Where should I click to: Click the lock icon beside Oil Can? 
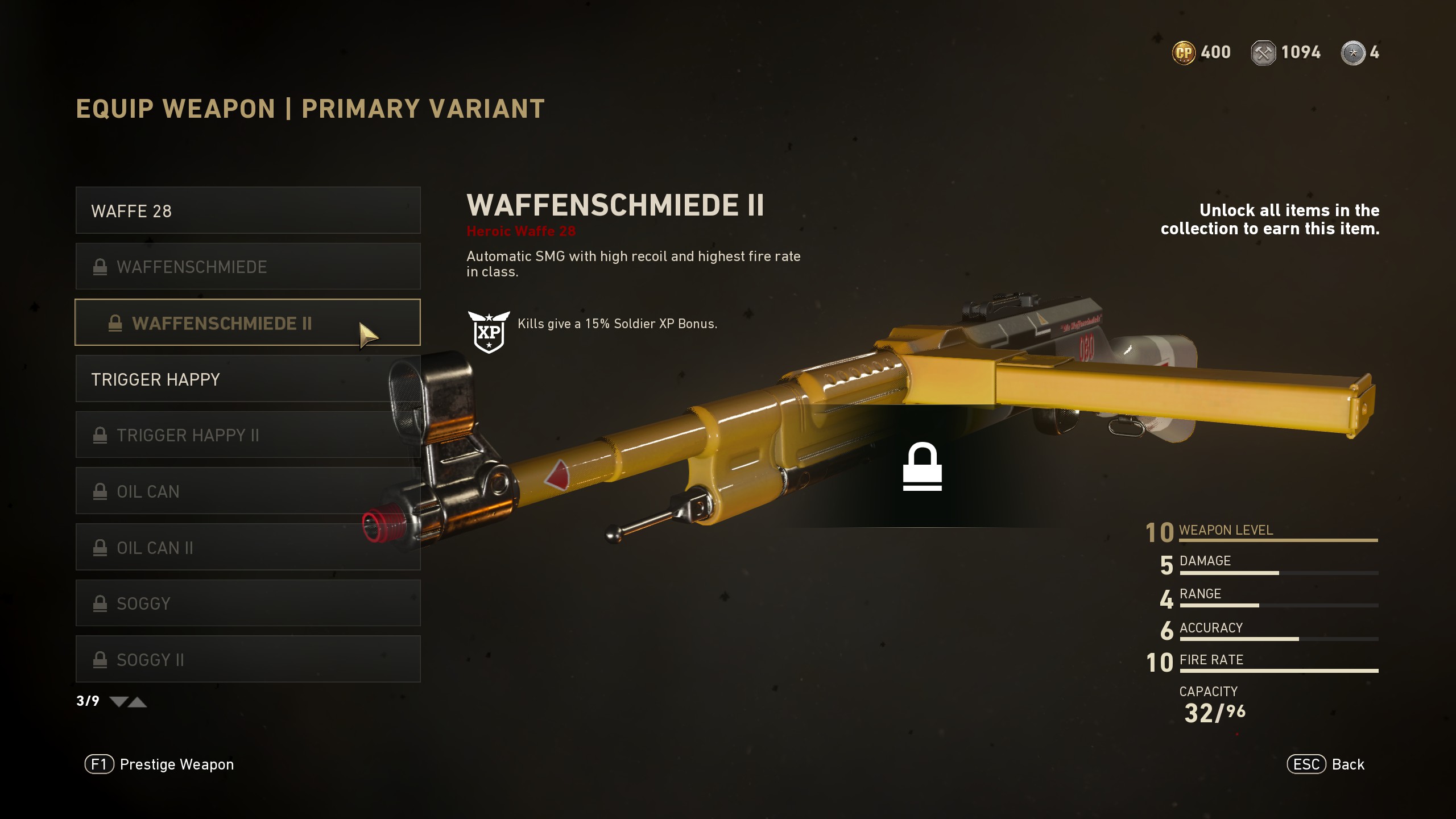(x=100, y=491)
